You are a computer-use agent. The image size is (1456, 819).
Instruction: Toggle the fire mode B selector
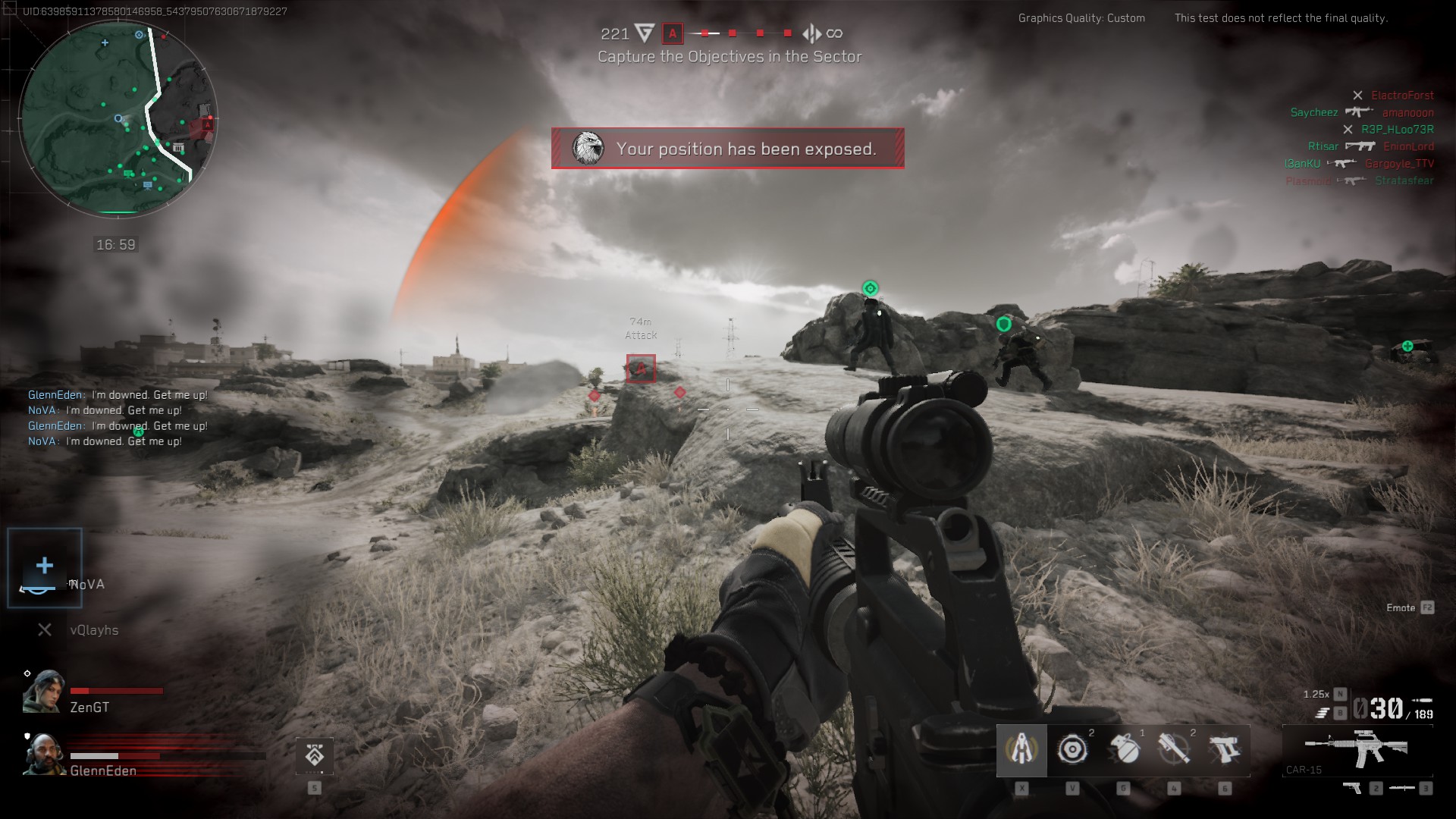click(x=1341, y=712)
